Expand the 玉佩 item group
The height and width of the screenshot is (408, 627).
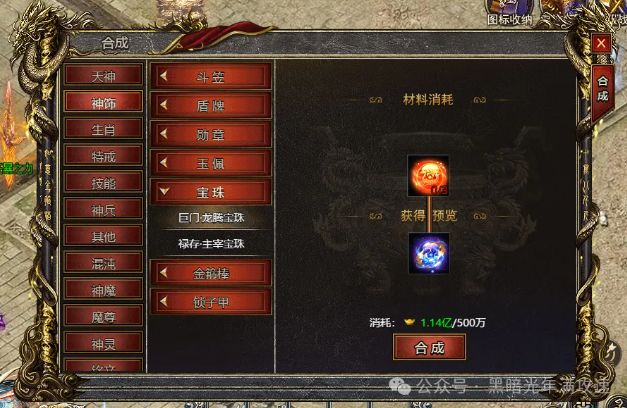(211, 162)
